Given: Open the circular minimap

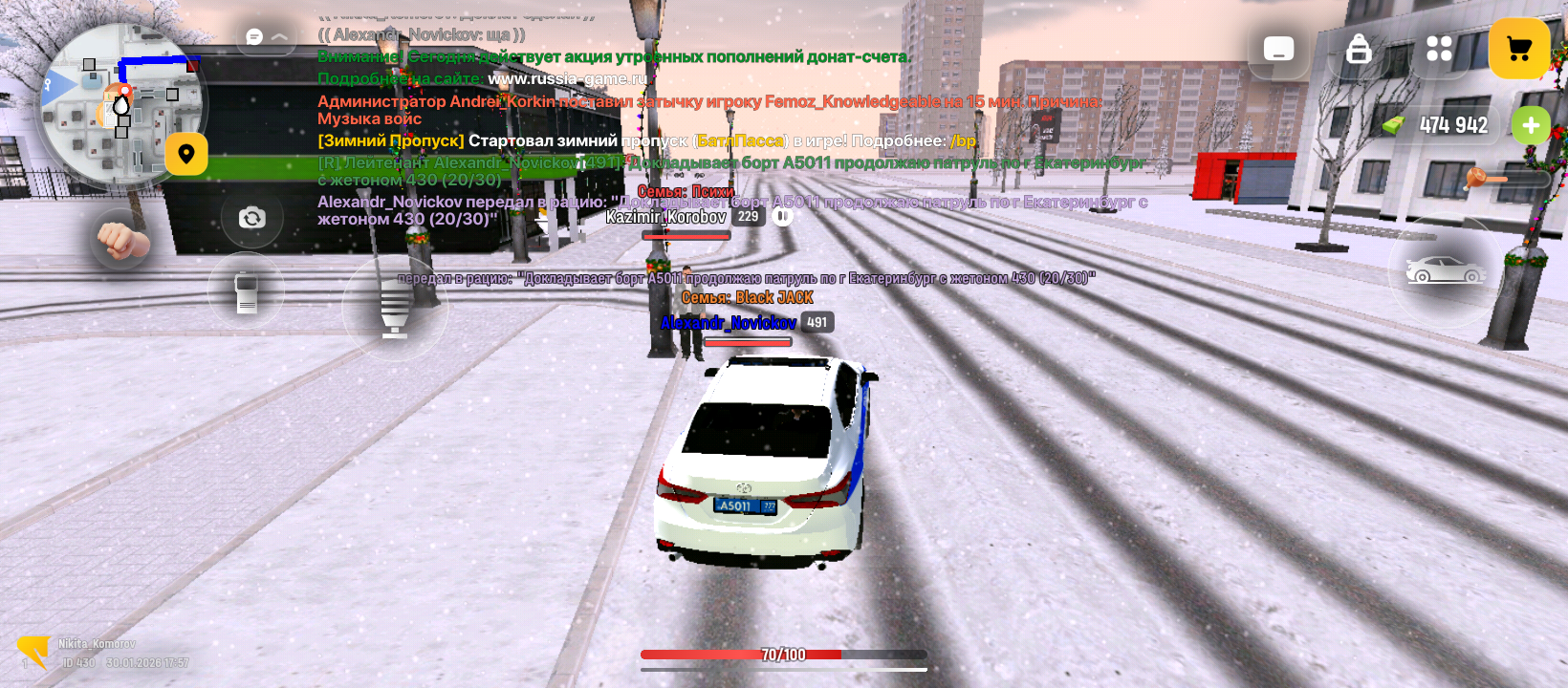Looking at the screenshot, I should tap(120, 105).
